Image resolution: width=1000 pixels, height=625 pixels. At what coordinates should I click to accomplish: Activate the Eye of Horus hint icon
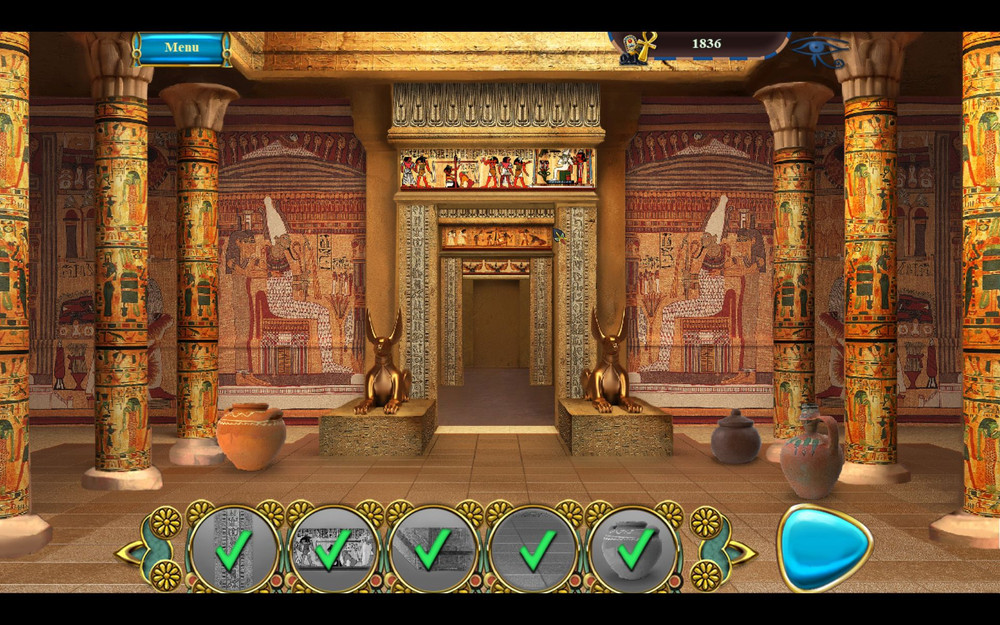pyautogui.click(x=820, y=49)
